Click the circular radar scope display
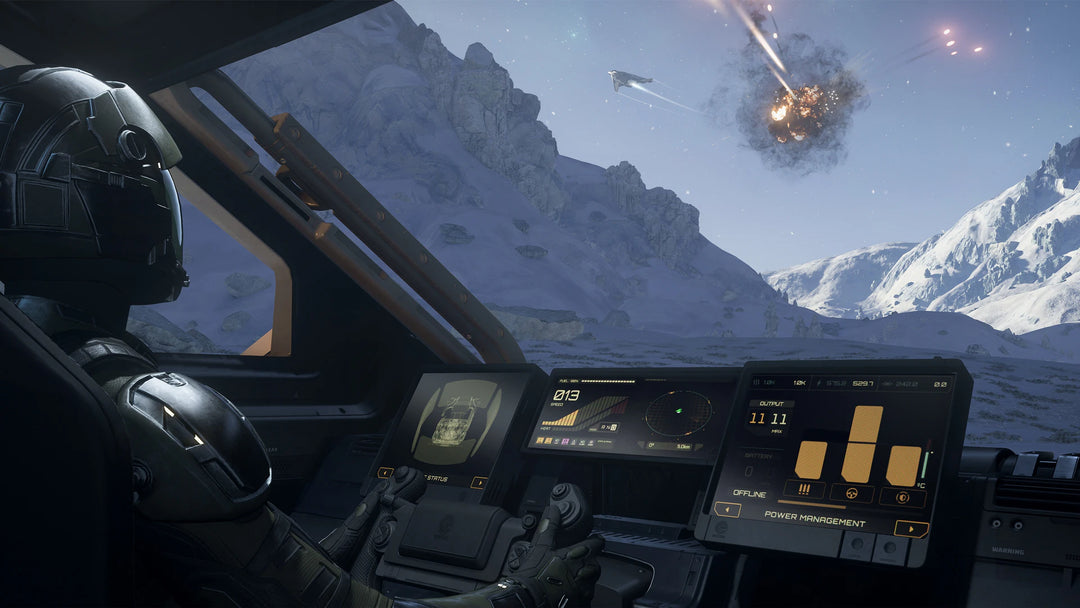This screenshot has width=1080, height=608. 678,413
